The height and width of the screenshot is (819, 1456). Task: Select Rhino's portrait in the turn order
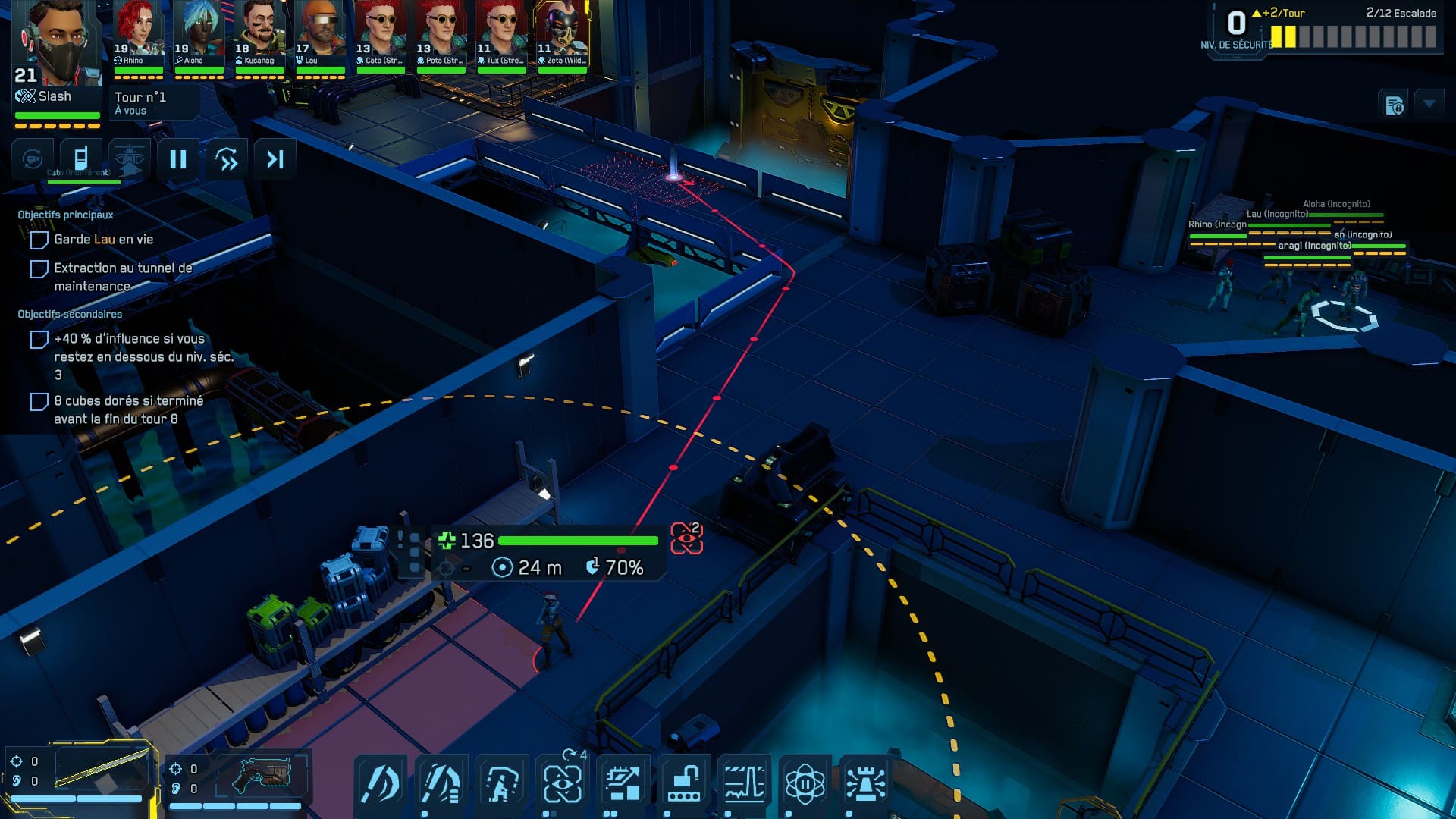tap(138, 34)
